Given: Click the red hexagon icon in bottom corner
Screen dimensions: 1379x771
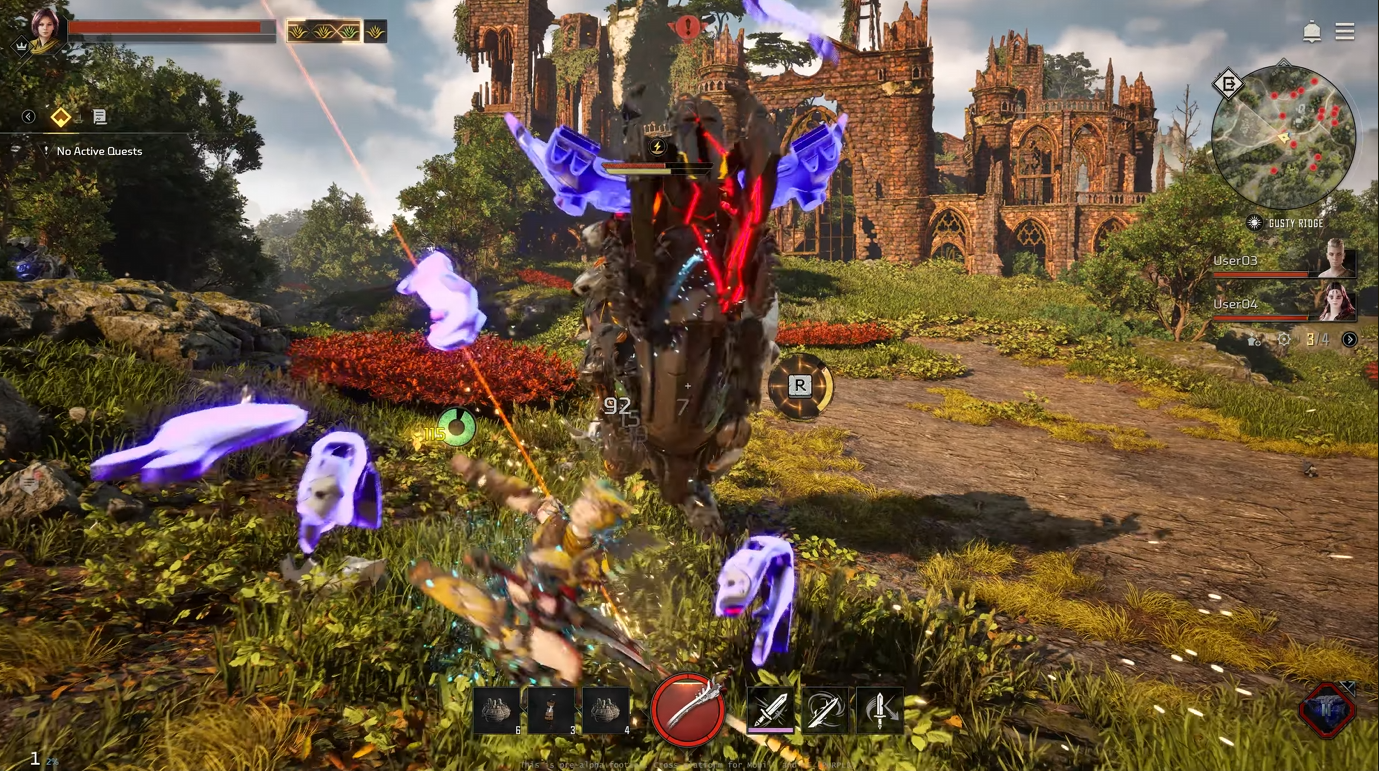Looking at the screenshot, I should [x=1327, y=710].
